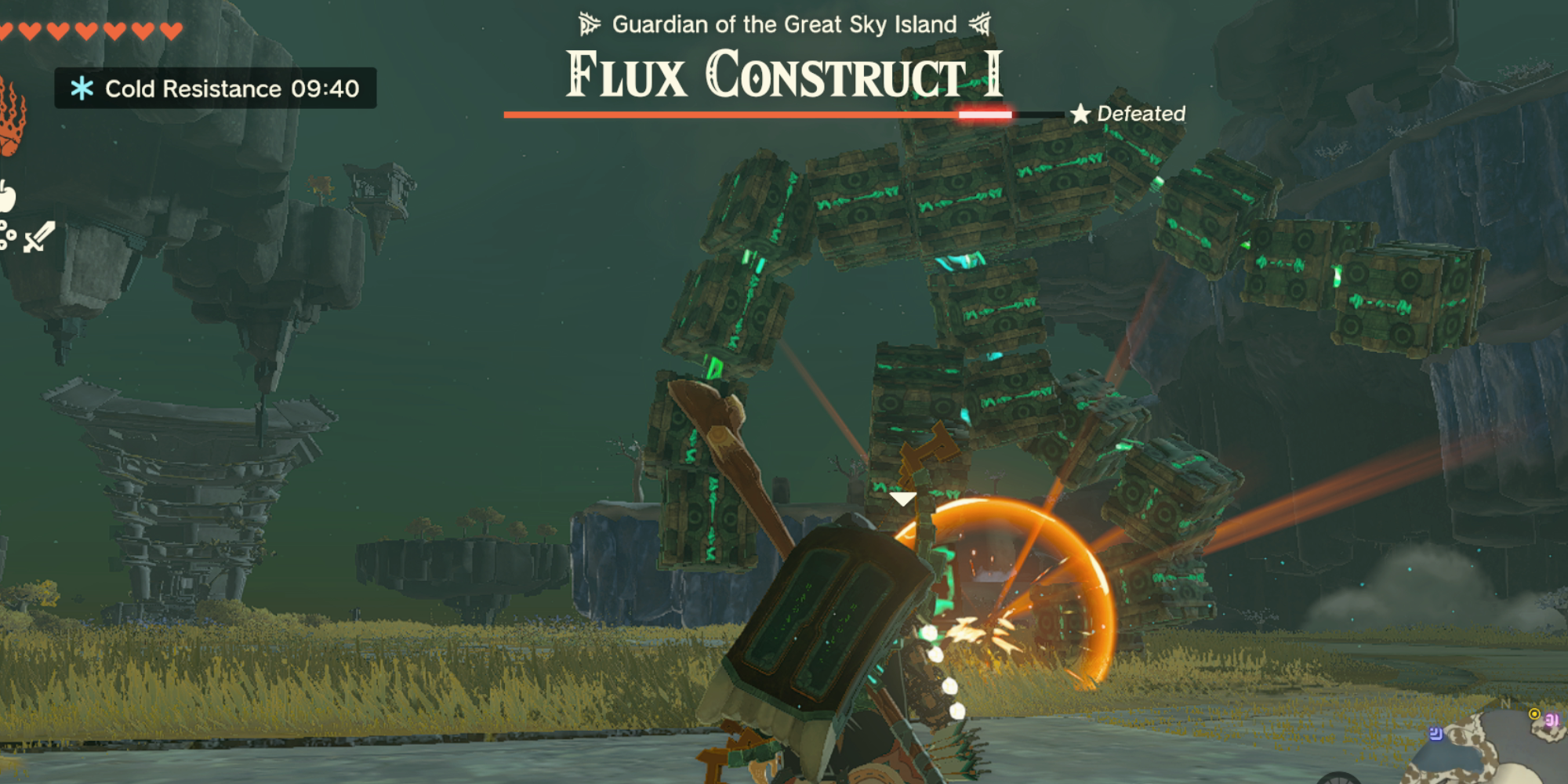This screenshot has width=1568, height=784.
Task: Click the Cold Resistance status effect indicator
Action: click(215, 89)
